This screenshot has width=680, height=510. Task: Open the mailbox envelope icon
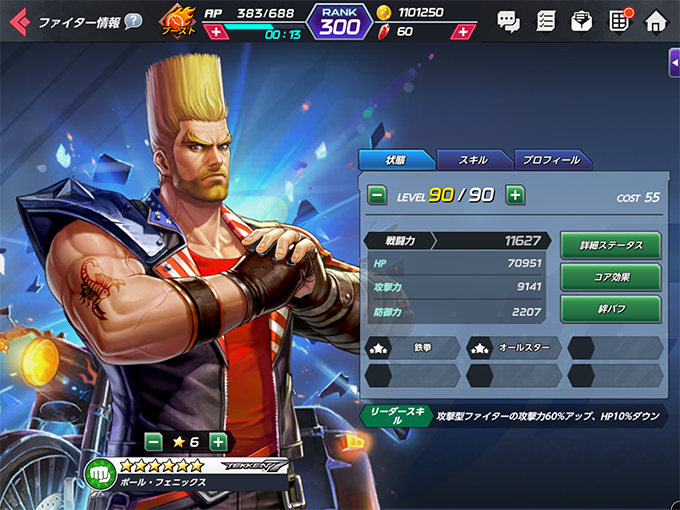(x=582, y=20)
